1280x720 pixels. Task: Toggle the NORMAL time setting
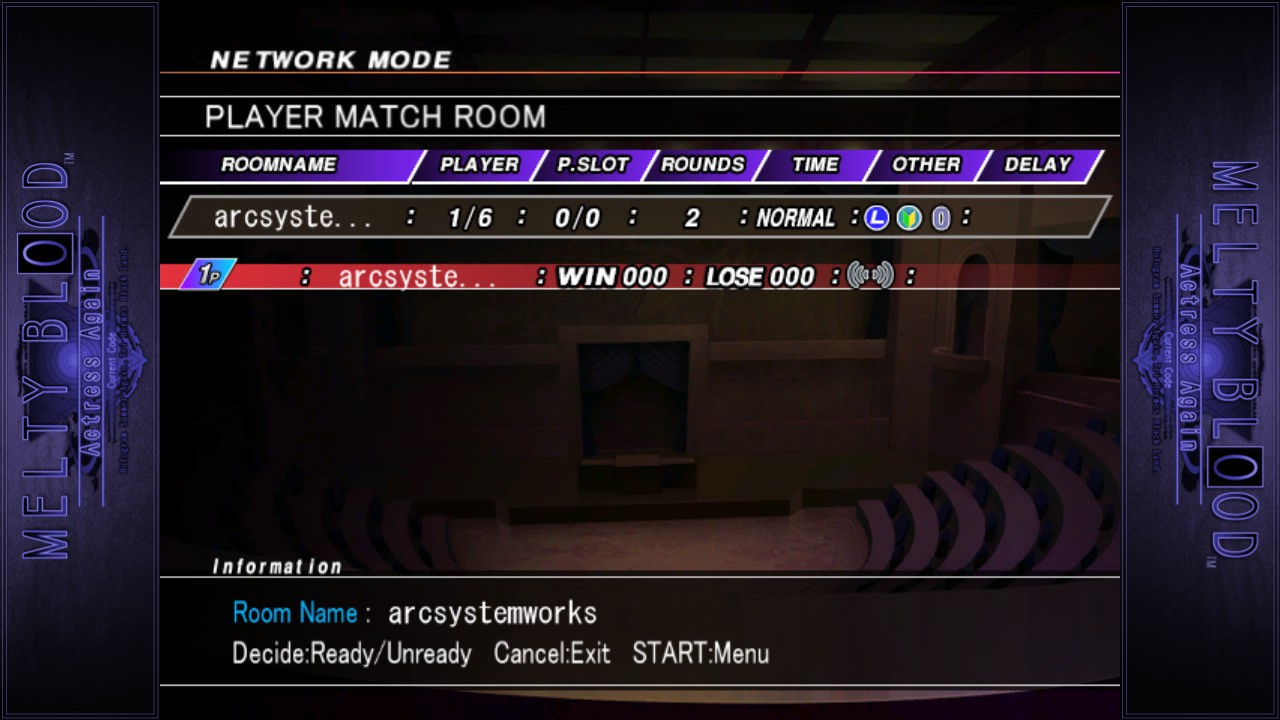(x=795, y=218)
